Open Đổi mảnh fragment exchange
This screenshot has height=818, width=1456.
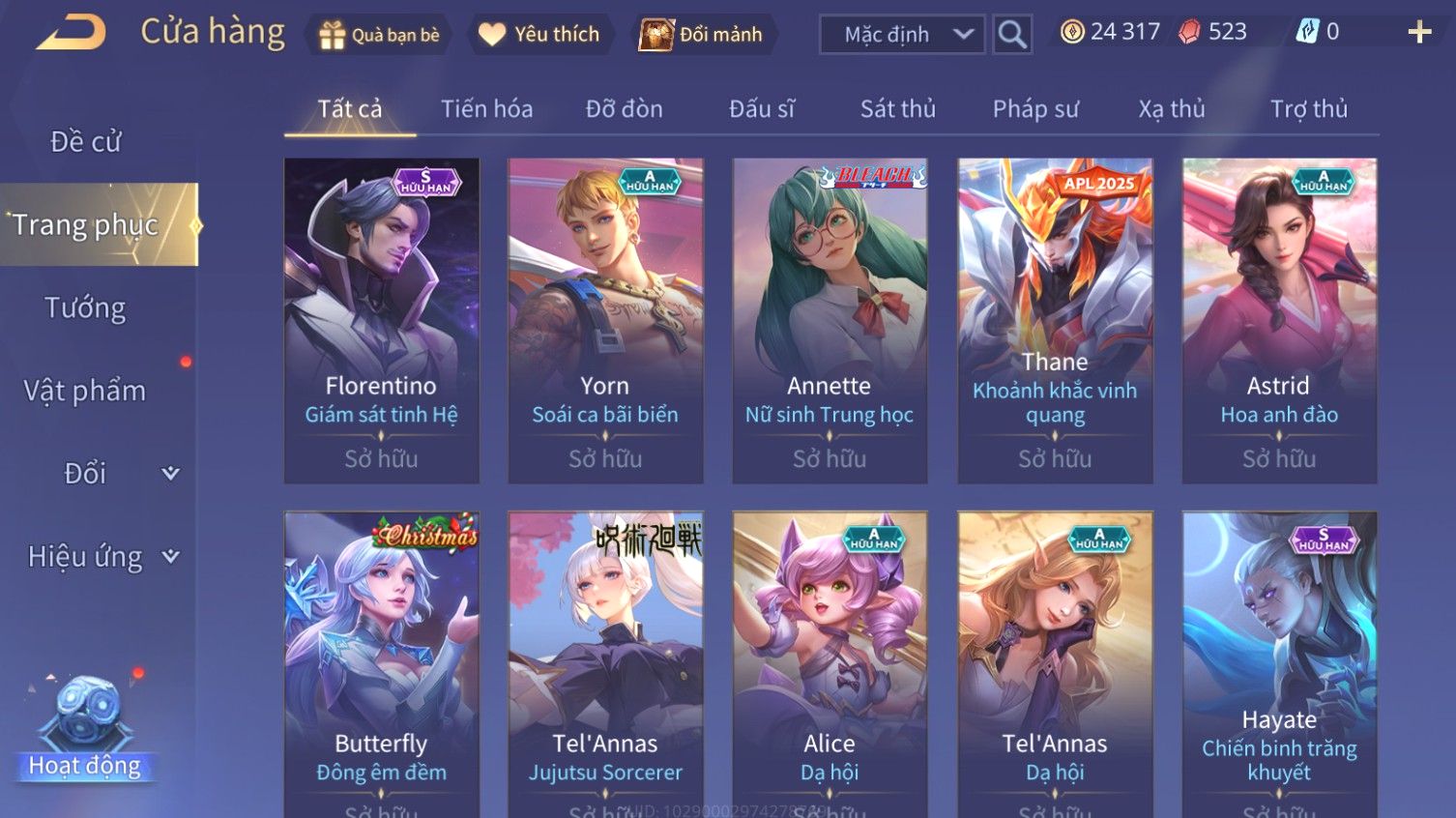702,35
